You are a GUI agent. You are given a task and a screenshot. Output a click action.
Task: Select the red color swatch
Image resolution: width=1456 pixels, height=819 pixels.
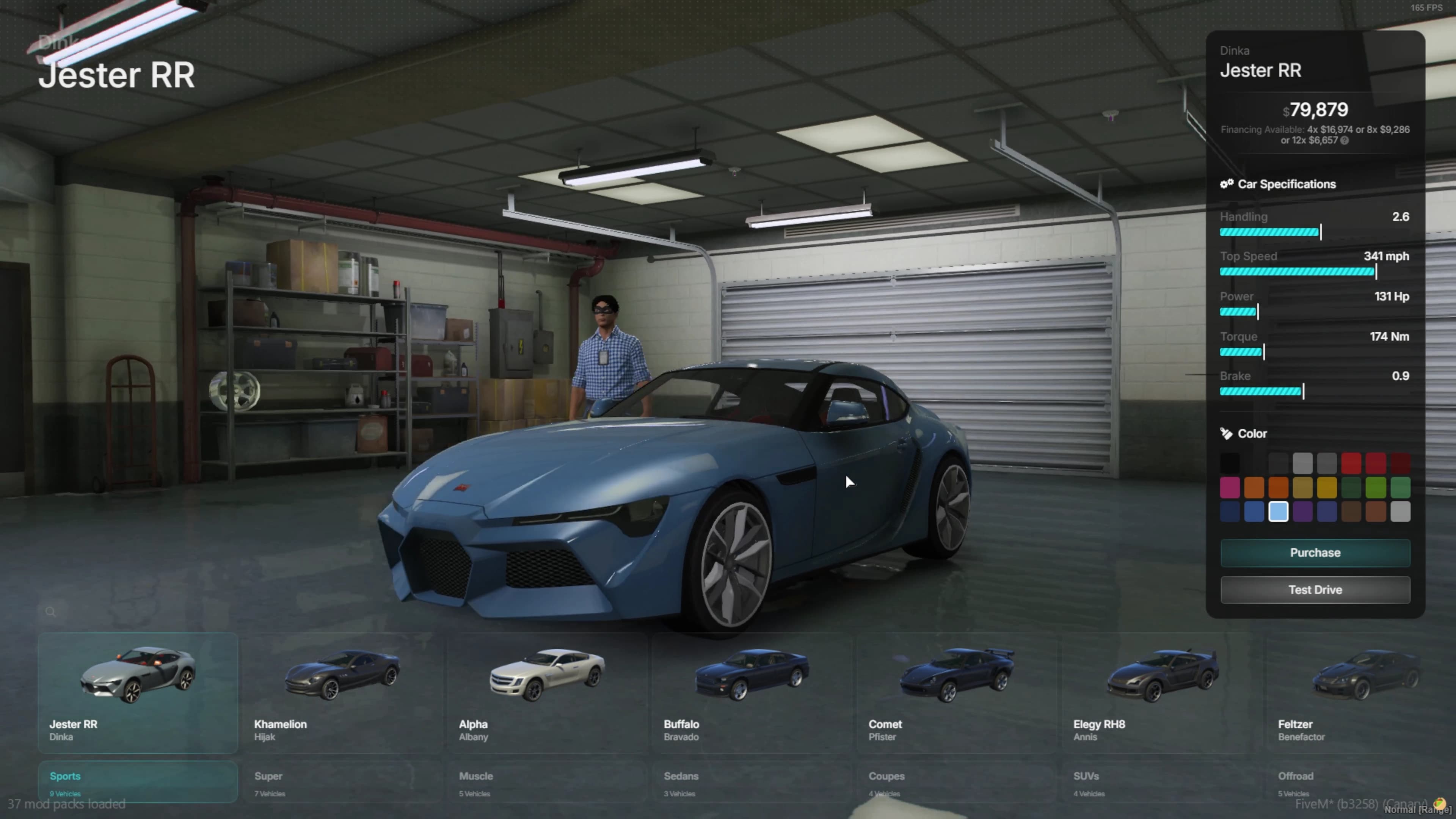pyautogui.click(x=1352, y=463)
